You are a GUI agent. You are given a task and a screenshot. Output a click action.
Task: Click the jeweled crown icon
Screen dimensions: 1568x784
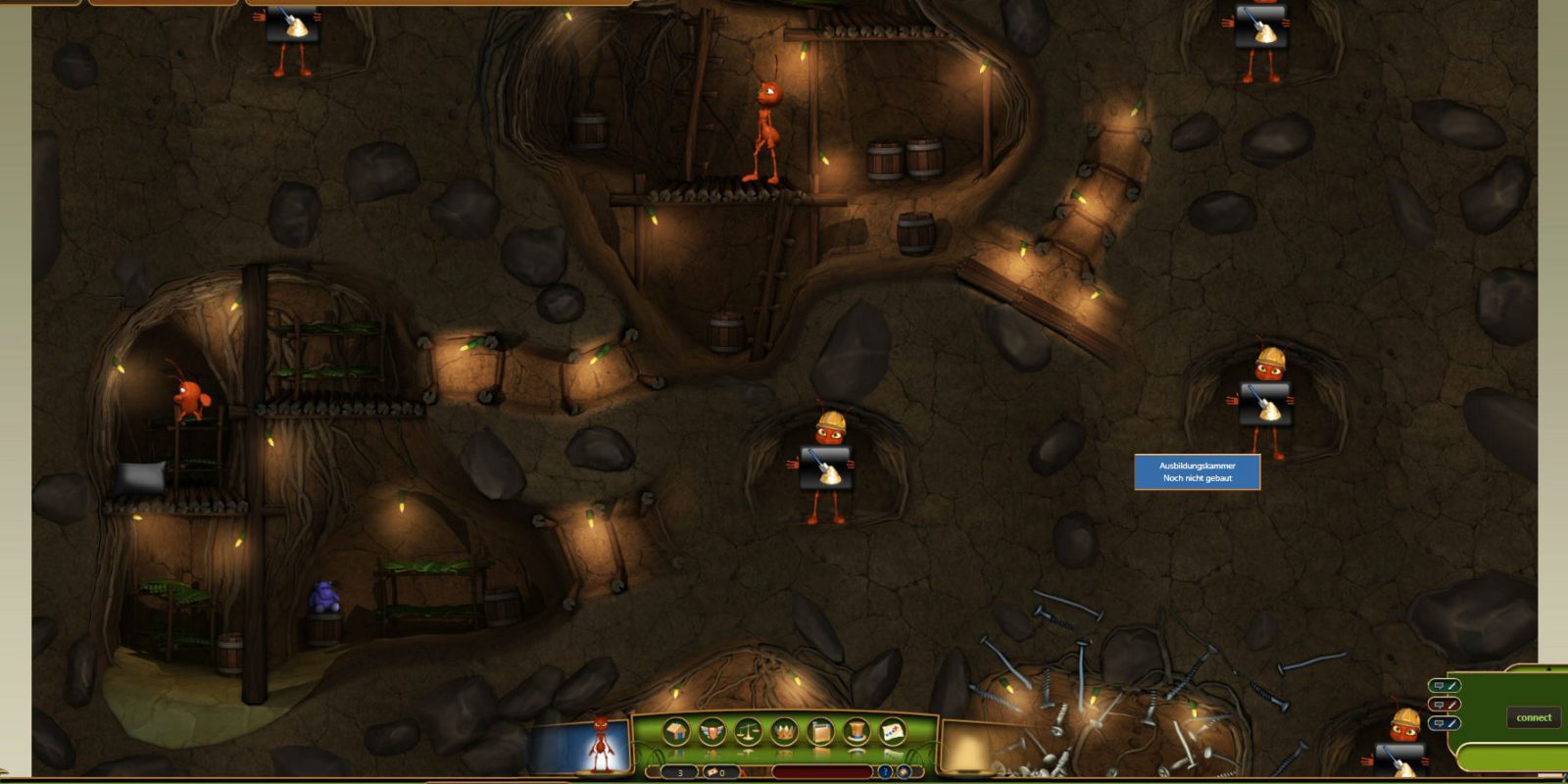click(784, 731)
